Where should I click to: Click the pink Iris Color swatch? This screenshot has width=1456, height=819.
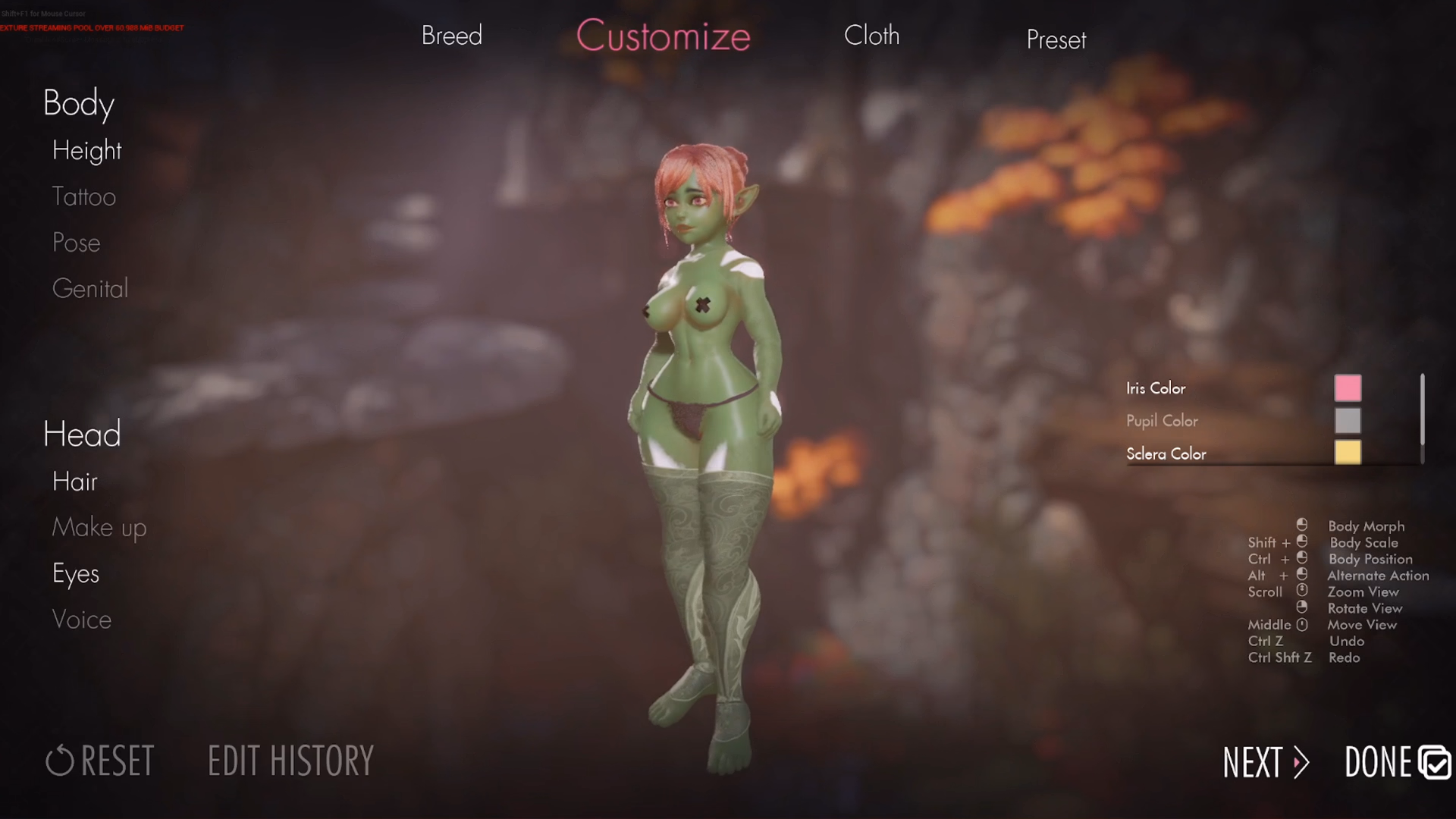[1348, 388]
